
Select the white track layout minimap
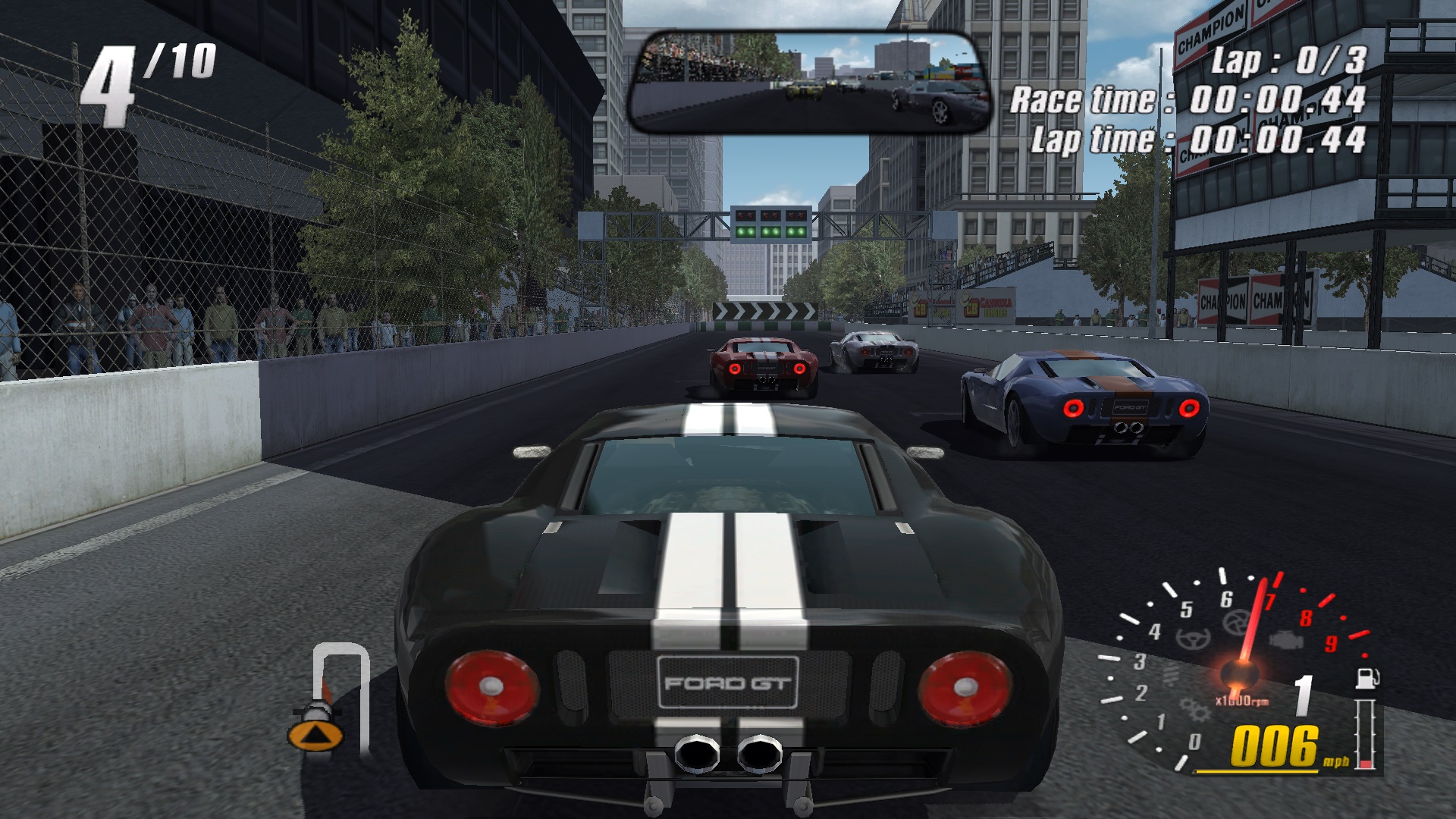pyautogui.click(x=341, y=694)
